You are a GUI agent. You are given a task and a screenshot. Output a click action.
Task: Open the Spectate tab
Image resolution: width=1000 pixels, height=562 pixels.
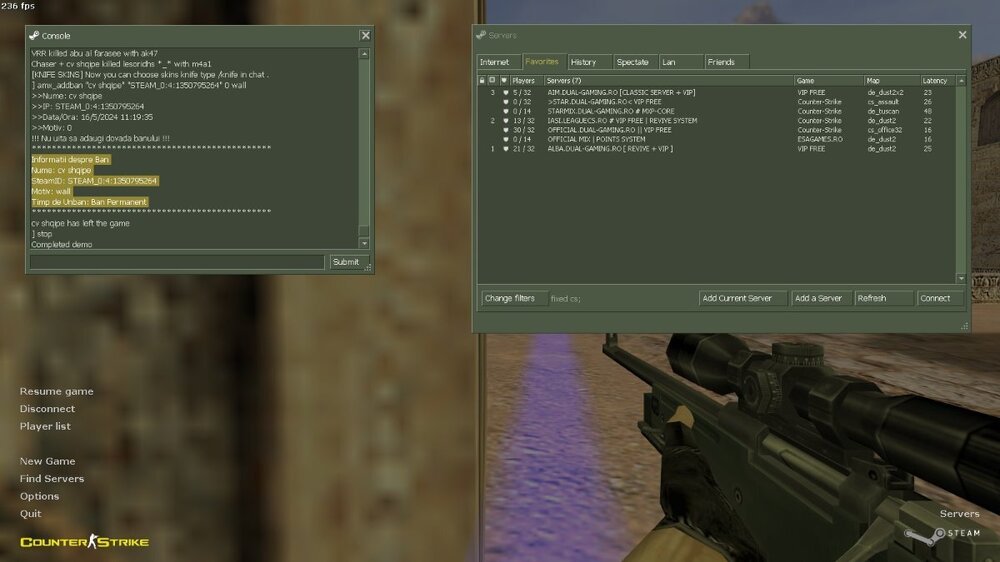pos(632,62)
